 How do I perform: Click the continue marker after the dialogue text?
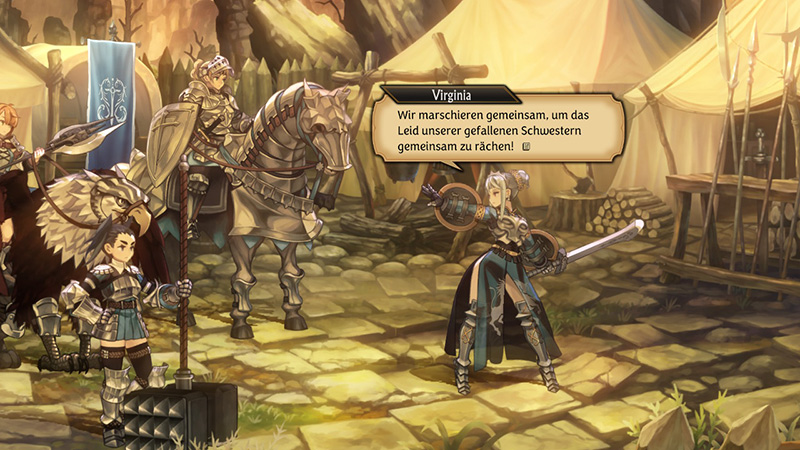(525, 148)
